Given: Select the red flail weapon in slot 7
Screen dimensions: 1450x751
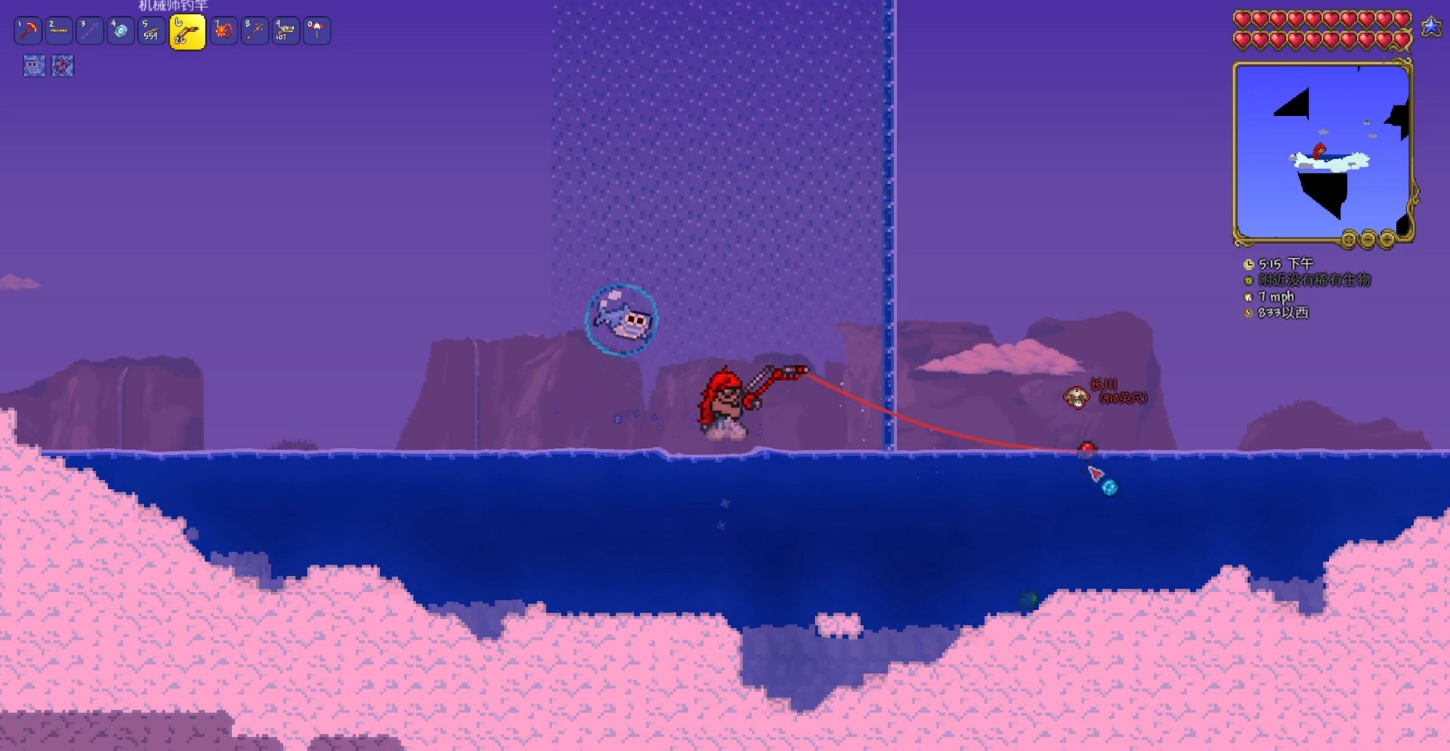Looking at the screenshot, I should pyautogui.click(x=223, y=31).
